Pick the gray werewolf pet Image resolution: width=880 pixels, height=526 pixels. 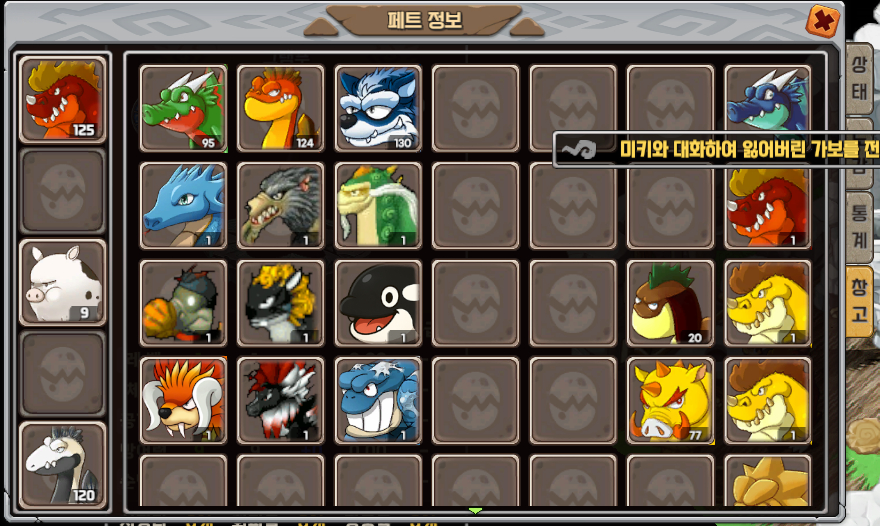280,205
